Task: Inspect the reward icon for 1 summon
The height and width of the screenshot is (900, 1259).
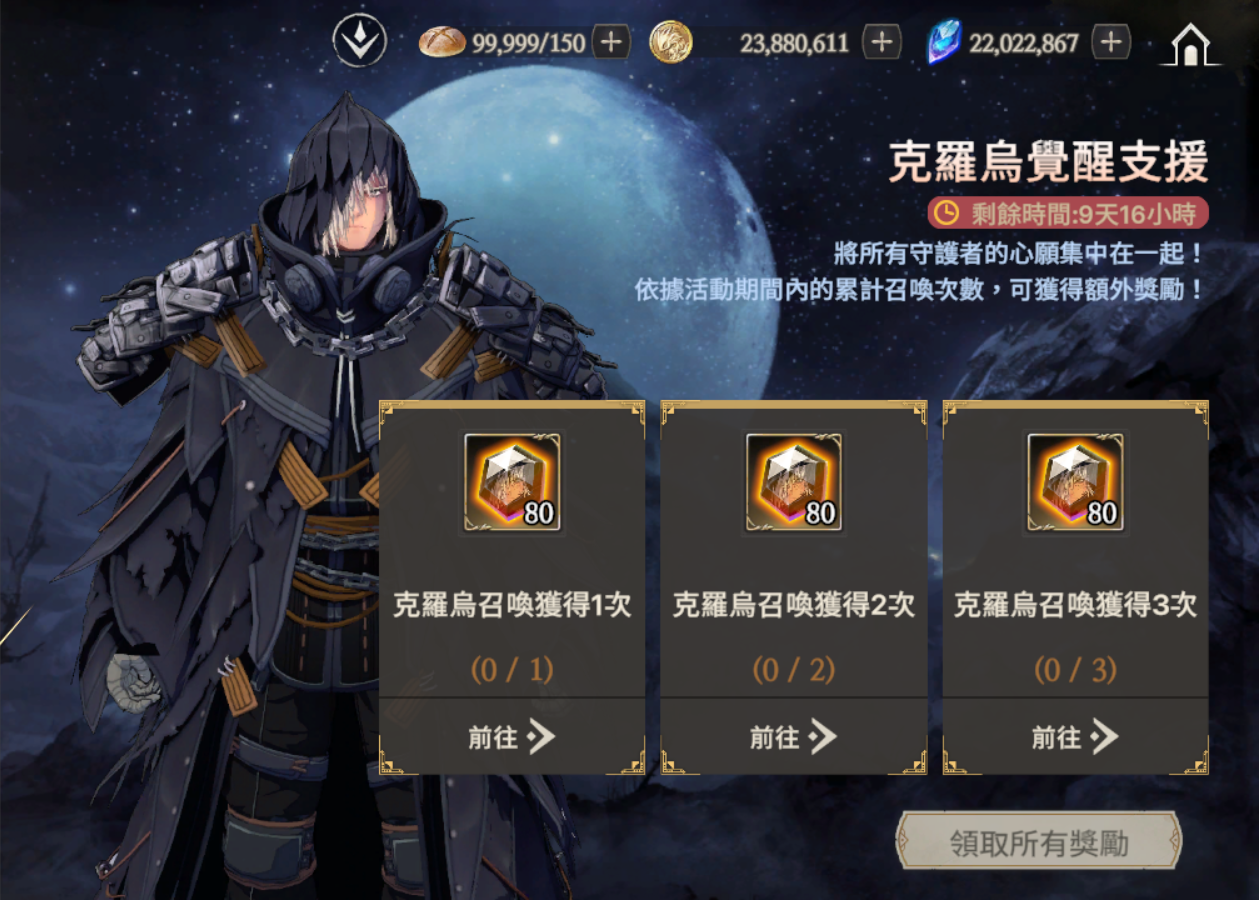Action: (x=512, y=482)
